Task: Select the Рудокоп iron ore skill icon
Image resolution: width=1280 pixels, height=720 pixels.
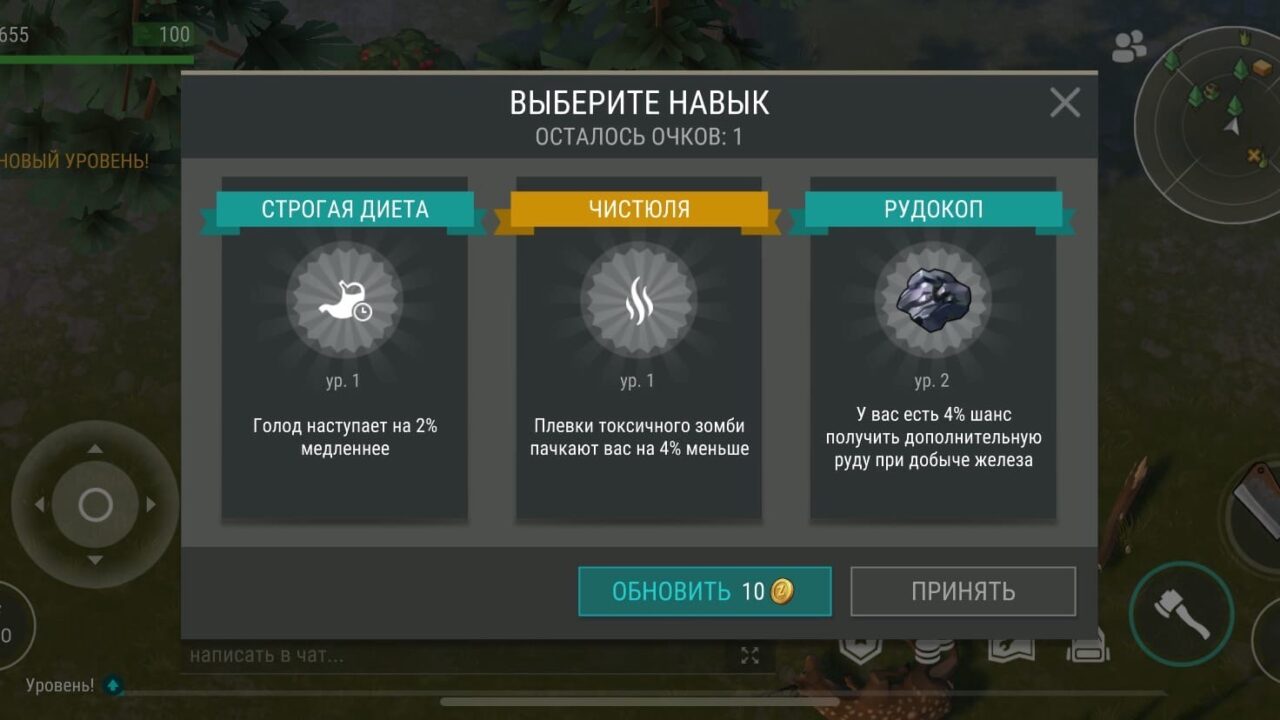Action: point(932,303)
